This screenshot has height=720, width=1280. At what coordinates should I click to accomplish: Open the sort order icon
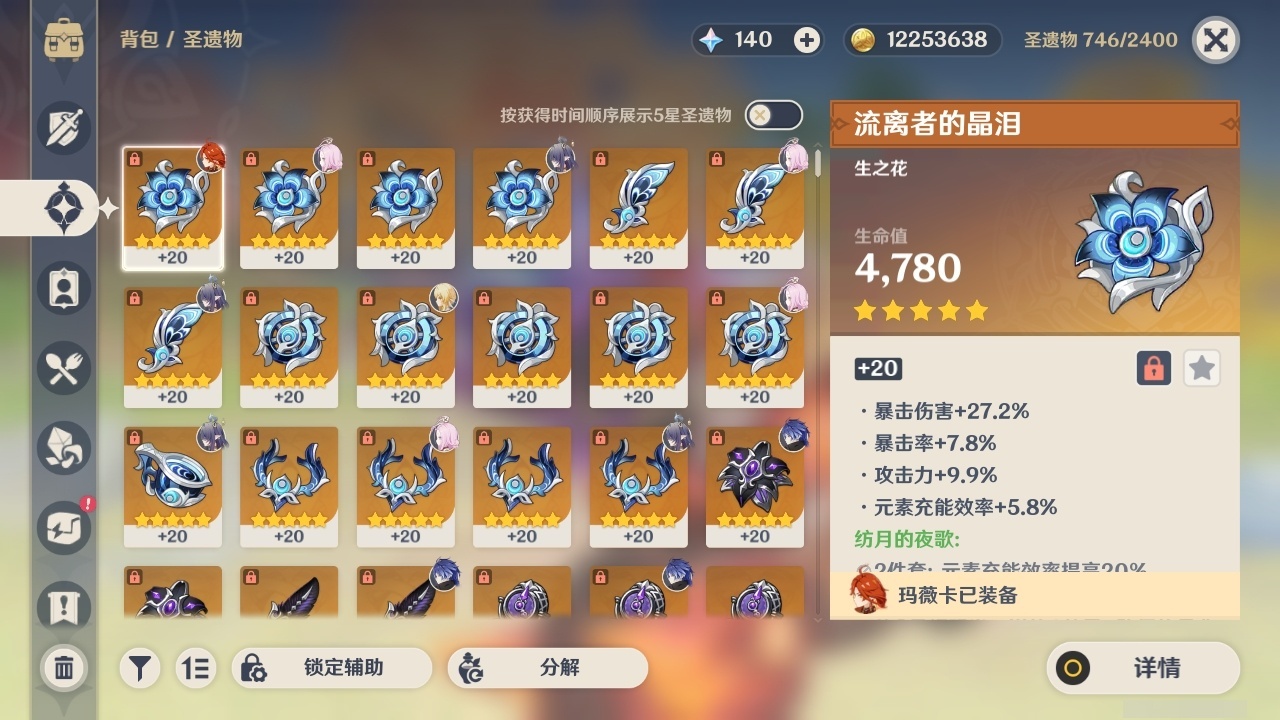[x=198, y=668]
